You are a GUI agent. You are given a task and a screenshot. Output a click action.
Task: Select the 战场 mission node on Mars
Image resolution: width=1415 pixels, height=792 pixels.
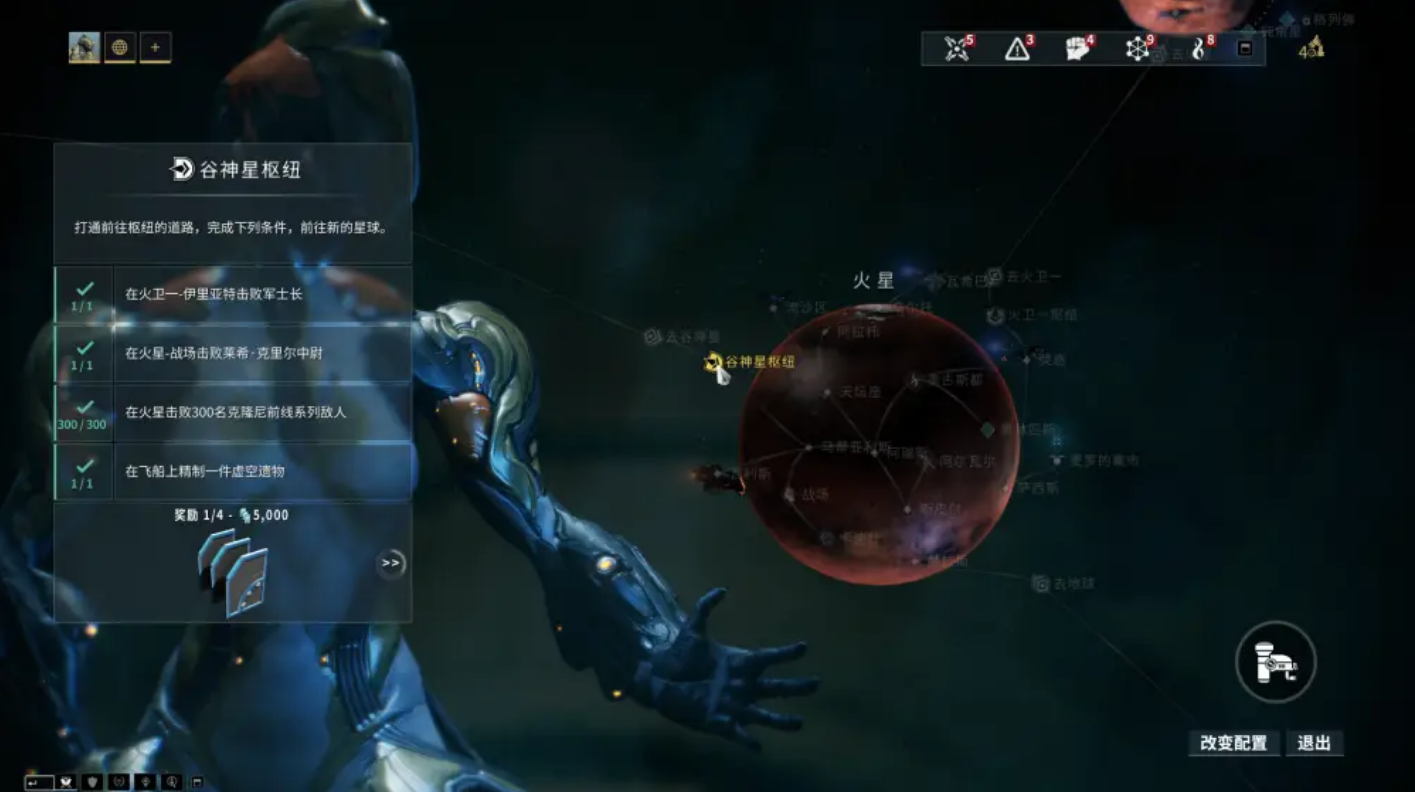point(789,494)
